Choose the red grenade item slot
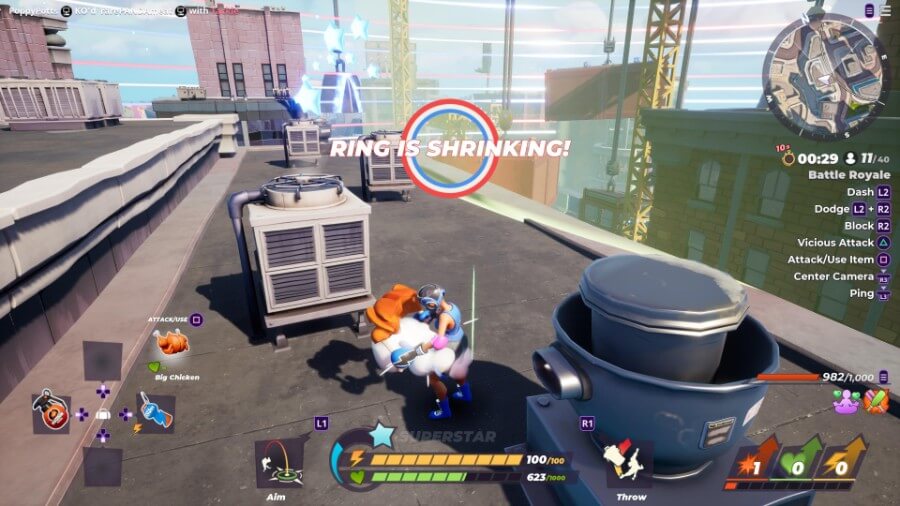 [x=51, y=413]
